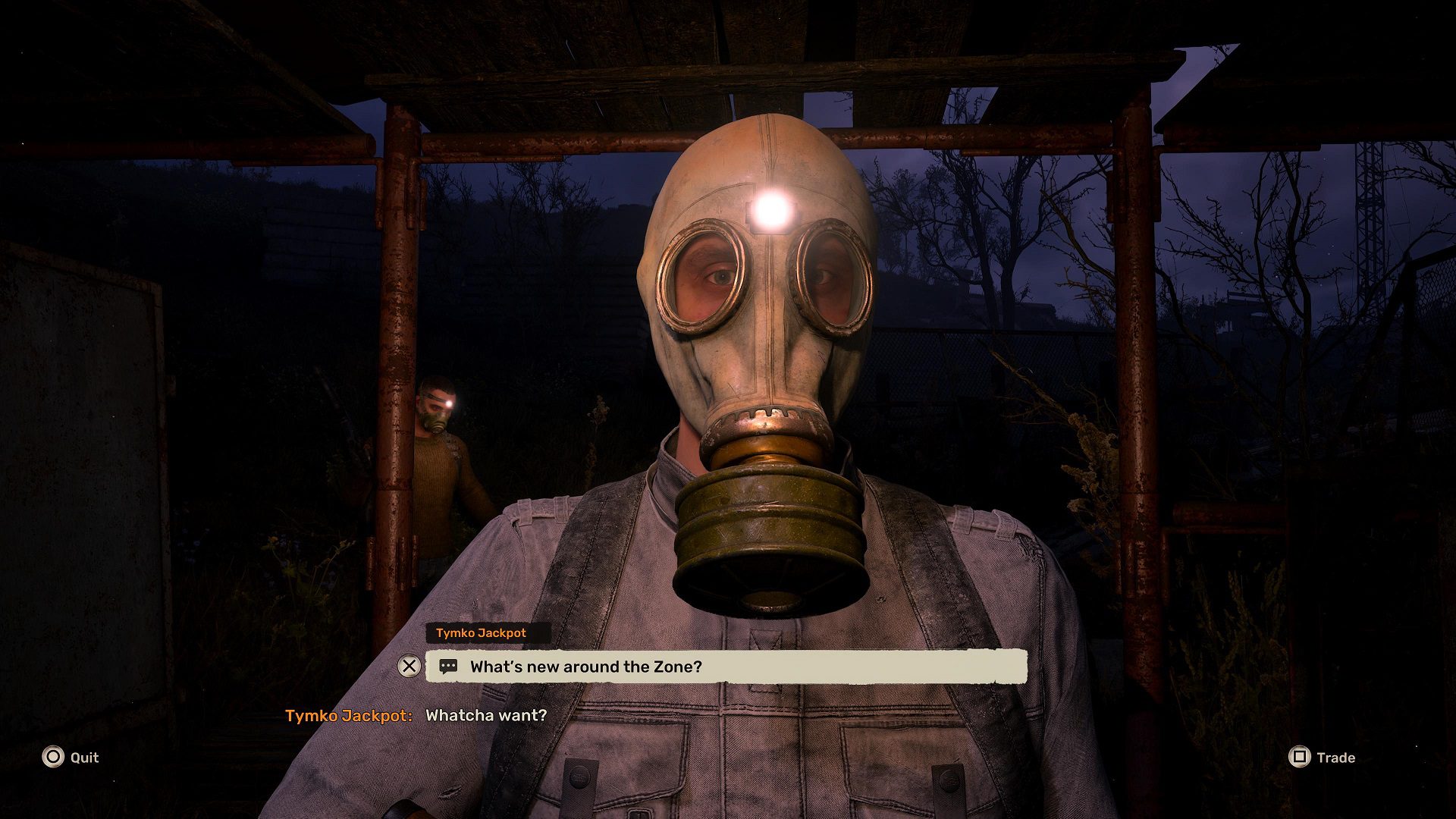Tap the controller square glyph bottom right
Image resolution: width=1456 pixels, height=819 pixels.
[1299, 757]
